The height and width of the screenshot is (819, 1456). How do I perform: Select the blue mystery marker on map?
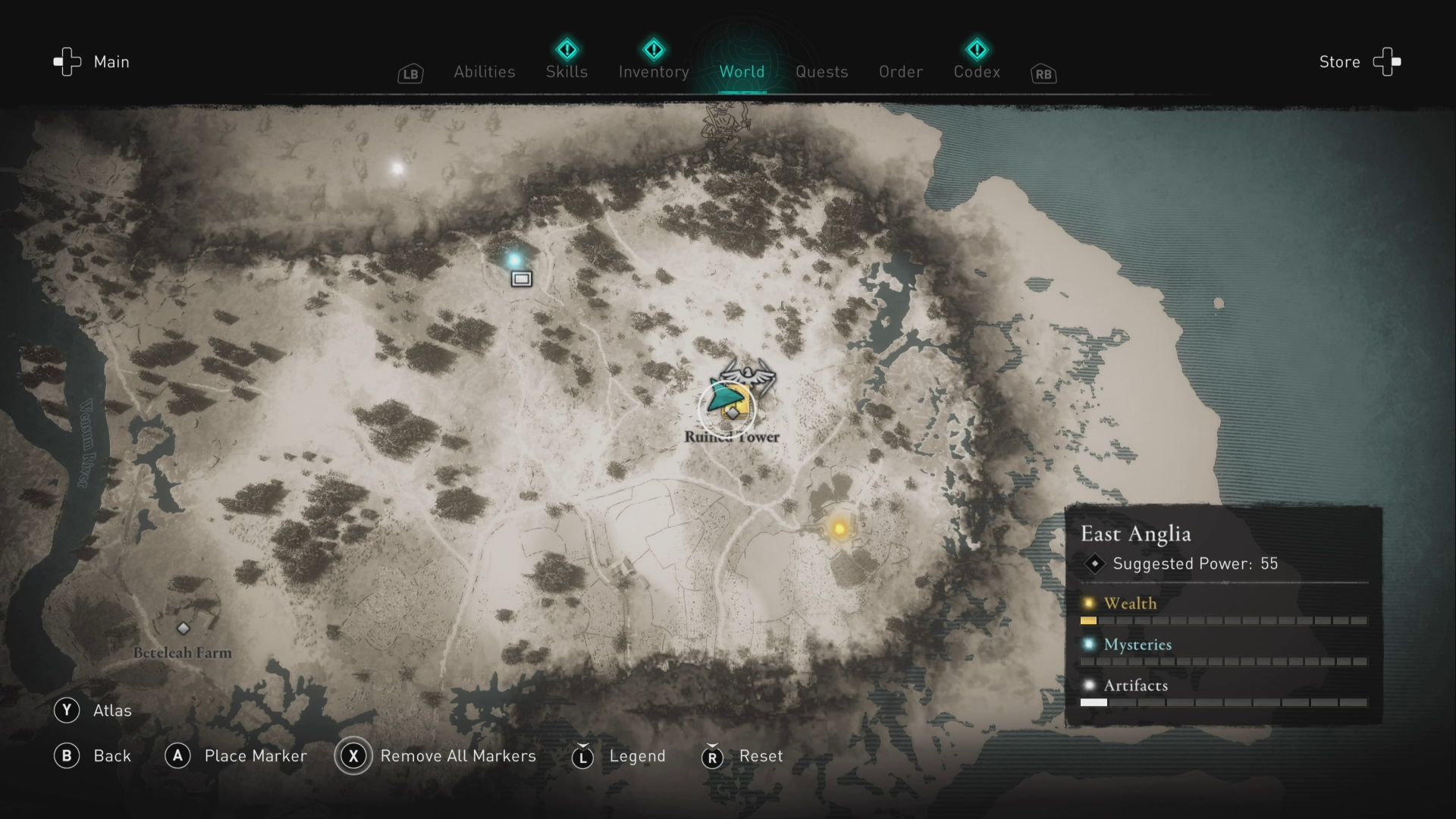514,260
